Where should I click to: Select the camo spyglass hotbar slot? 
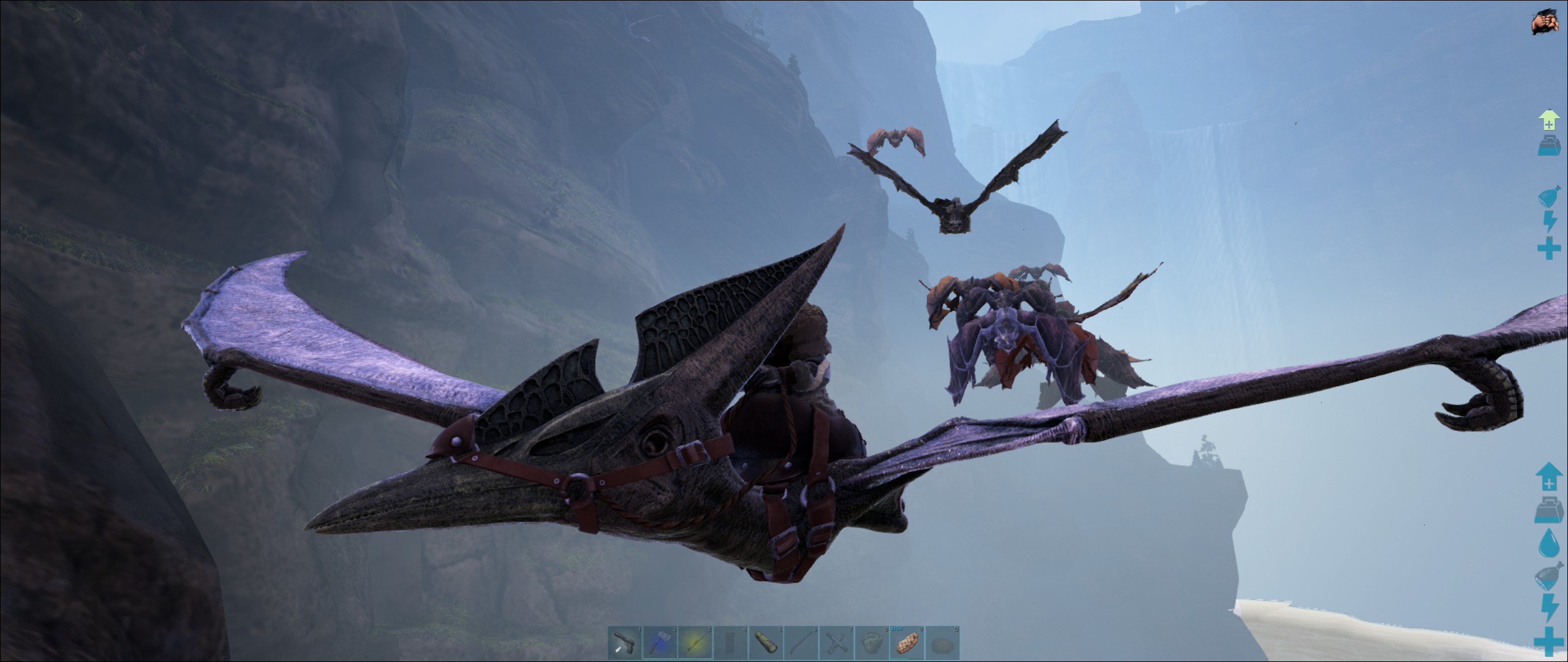tap(766, 643)
